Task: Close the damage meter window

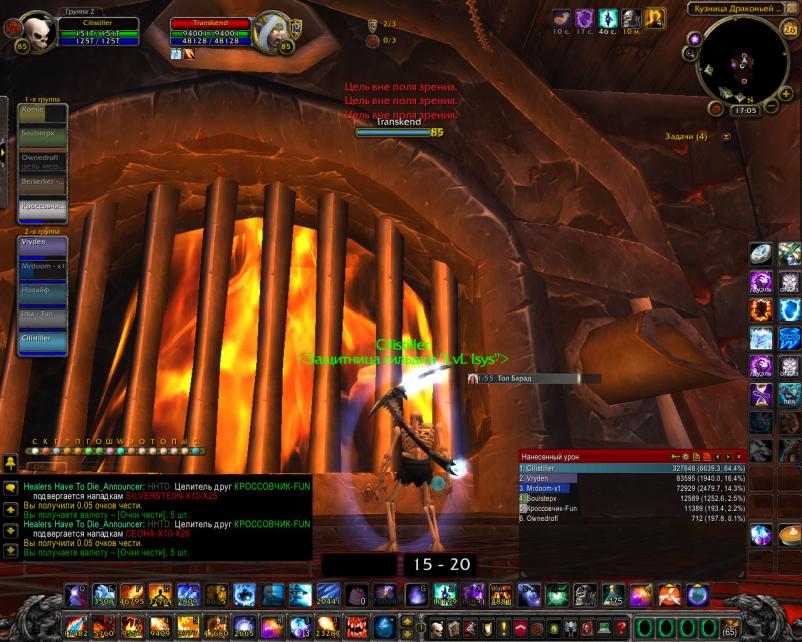Action: 739,456
